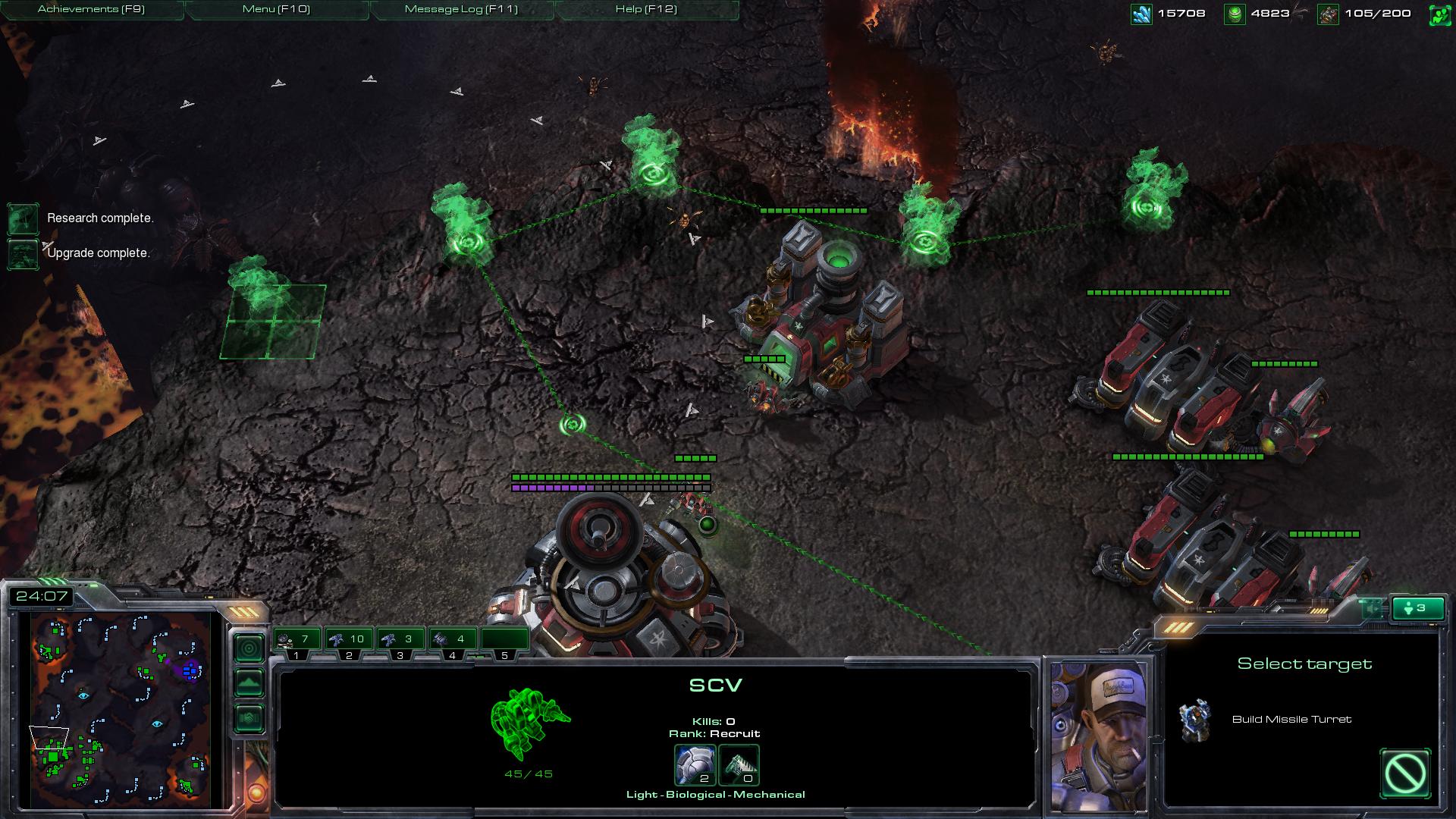Activate the minimap ping button

click(249, 648)
